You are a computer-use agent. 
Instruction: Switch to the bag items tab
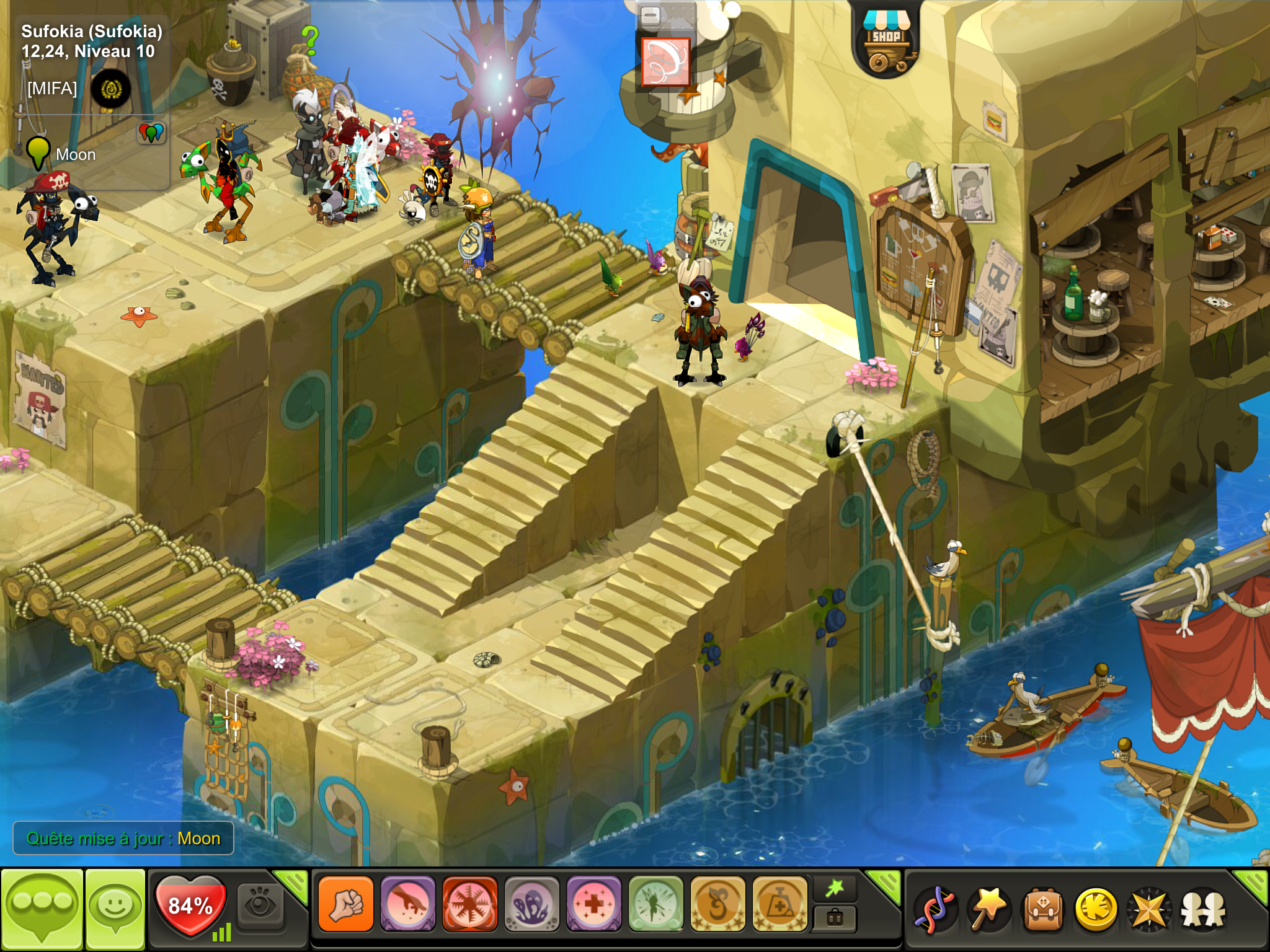click(x=835, y=918)
